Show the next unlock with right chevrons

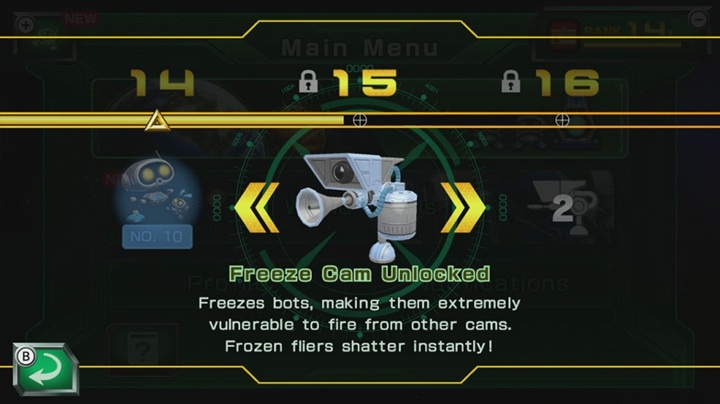click(462, 207)
